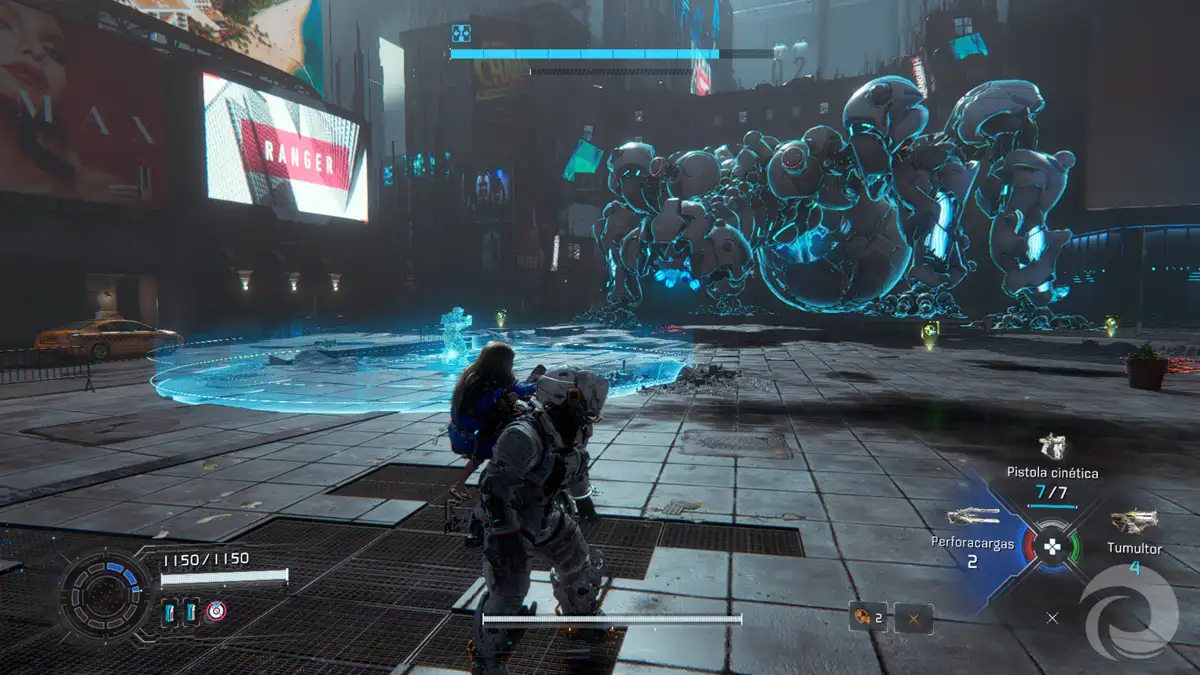The width and height of the screenshot is (1200, 675).
Task: Click the boss icon above the blue bar
Action: pyautogui.click(x=460, y=32)
